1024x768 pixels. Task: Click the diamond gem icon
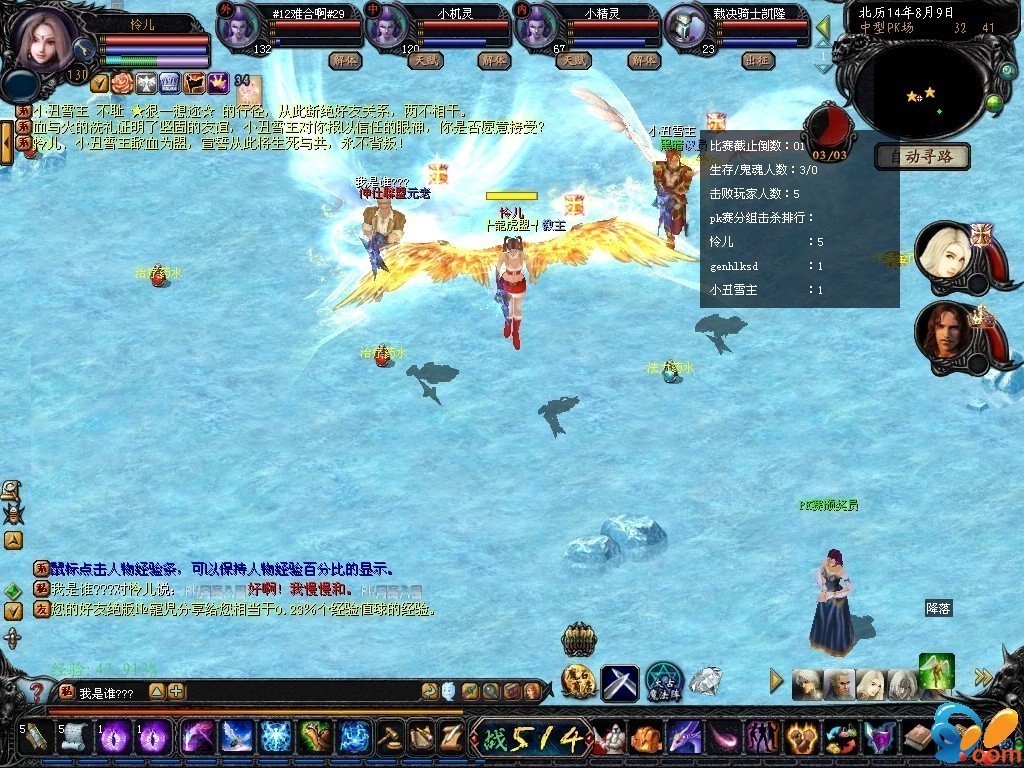[705, 682]
